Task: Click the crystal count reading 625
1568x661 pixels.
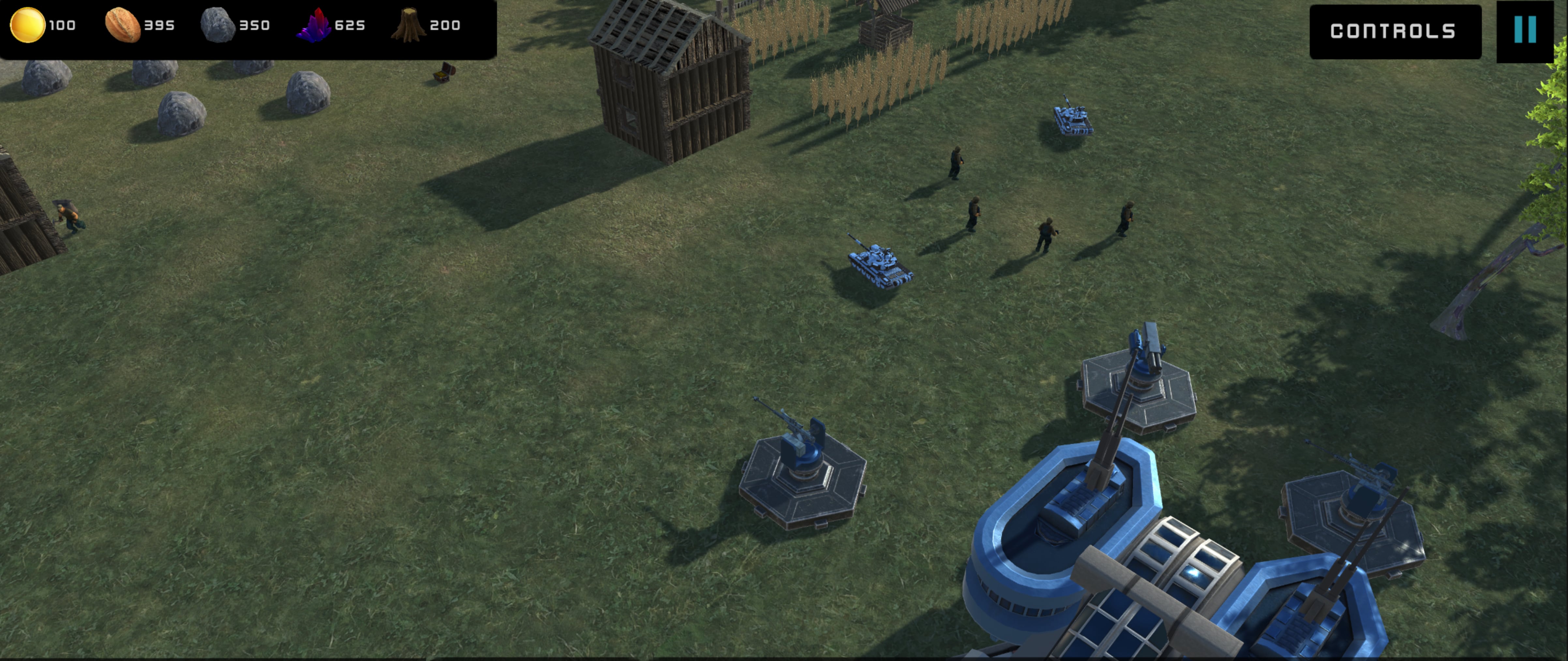Action: pyautogui.click(x=351, y=25)
